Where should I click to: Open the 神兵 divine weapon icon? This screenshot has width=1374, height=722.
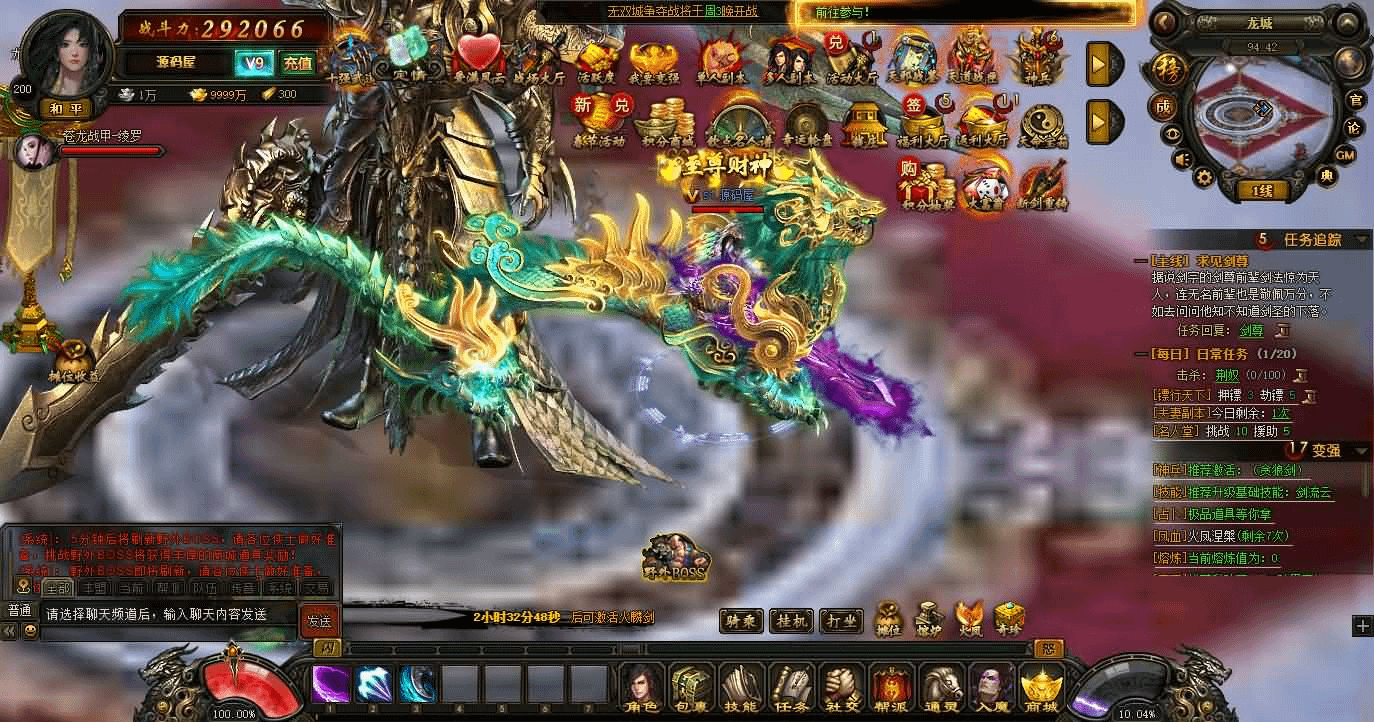1036,61
